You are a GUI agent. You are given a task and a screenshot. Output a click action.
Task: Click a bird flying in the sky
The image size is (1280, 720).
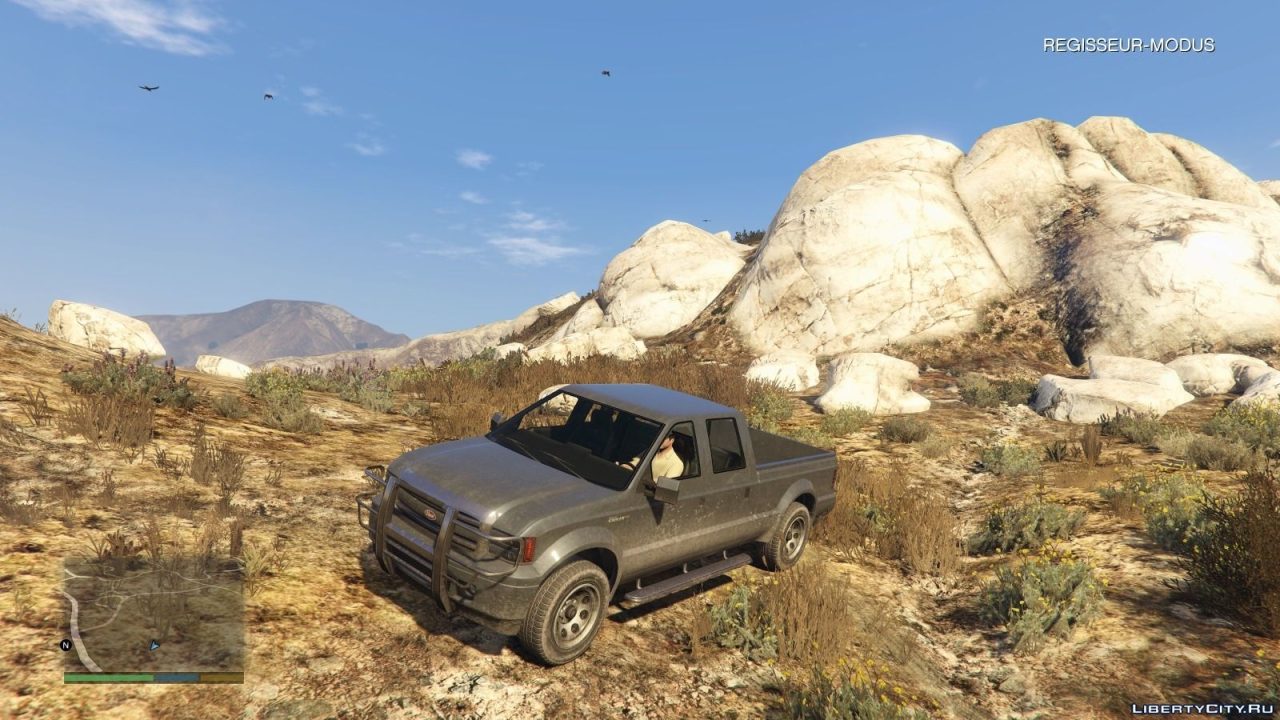click(x=147, y=89)
